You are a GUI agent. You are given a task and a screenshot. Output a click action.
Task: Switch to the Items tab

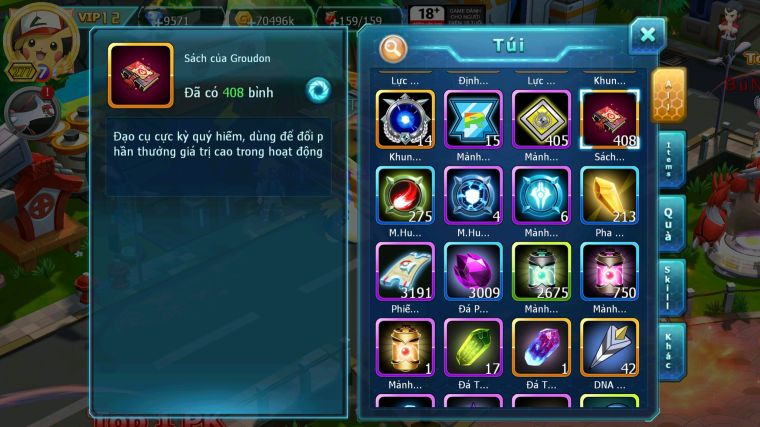(x=671, y=160)
